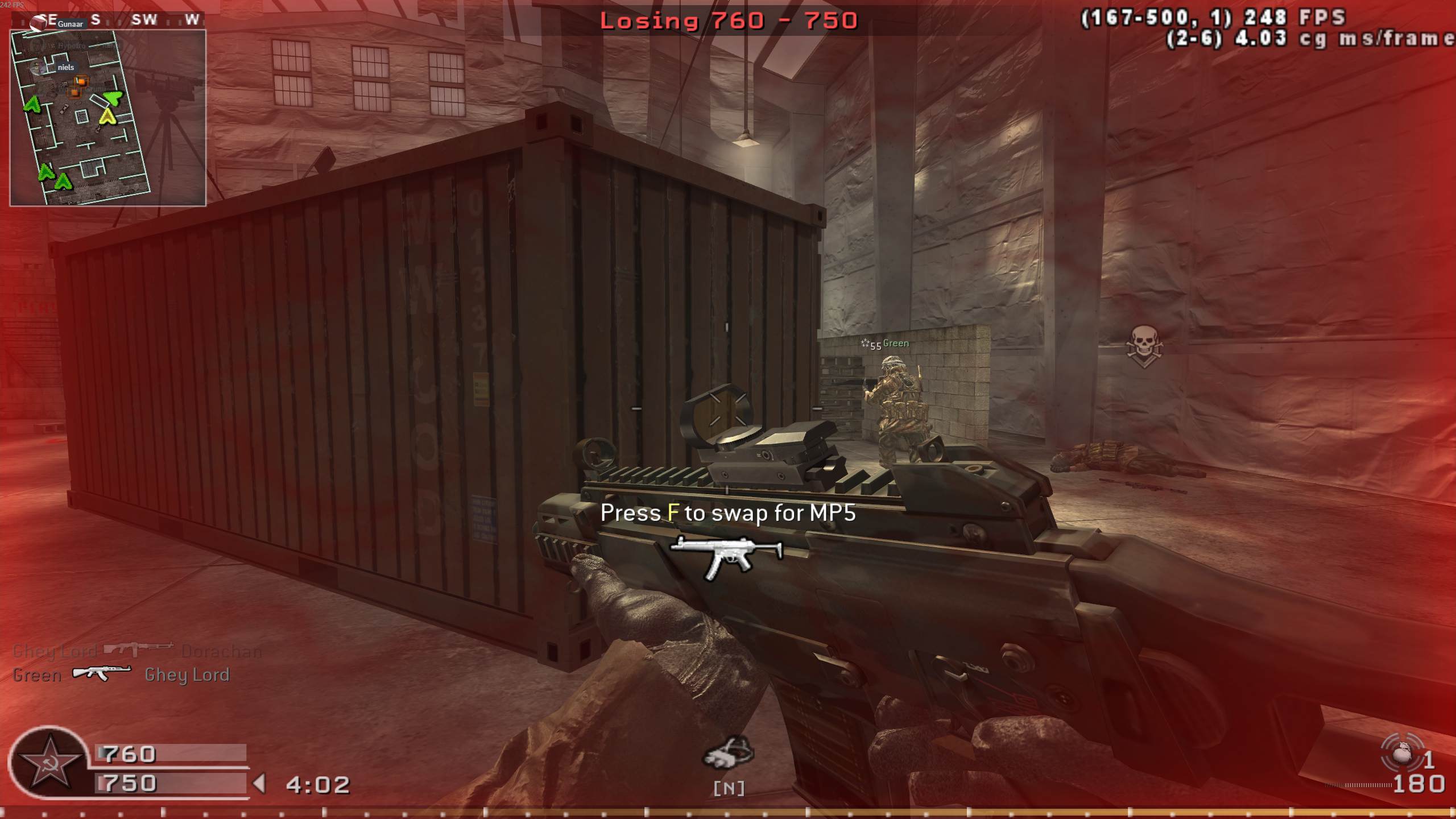
Task: Click the player avatar icon beside niels
Action: click(x=39, y=67)
